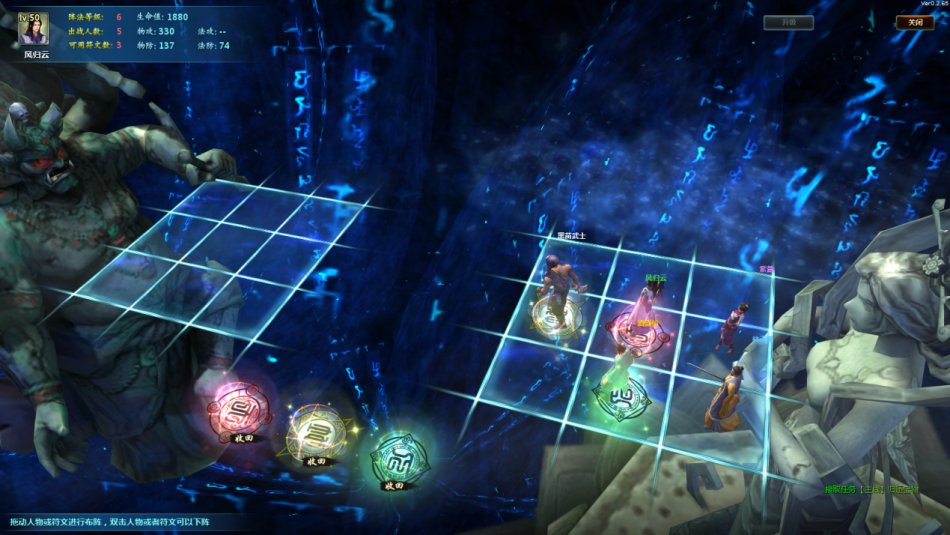Select the golden rune seal icon
The width and height of the screenshot is (950, 535).
click(315, 430)
